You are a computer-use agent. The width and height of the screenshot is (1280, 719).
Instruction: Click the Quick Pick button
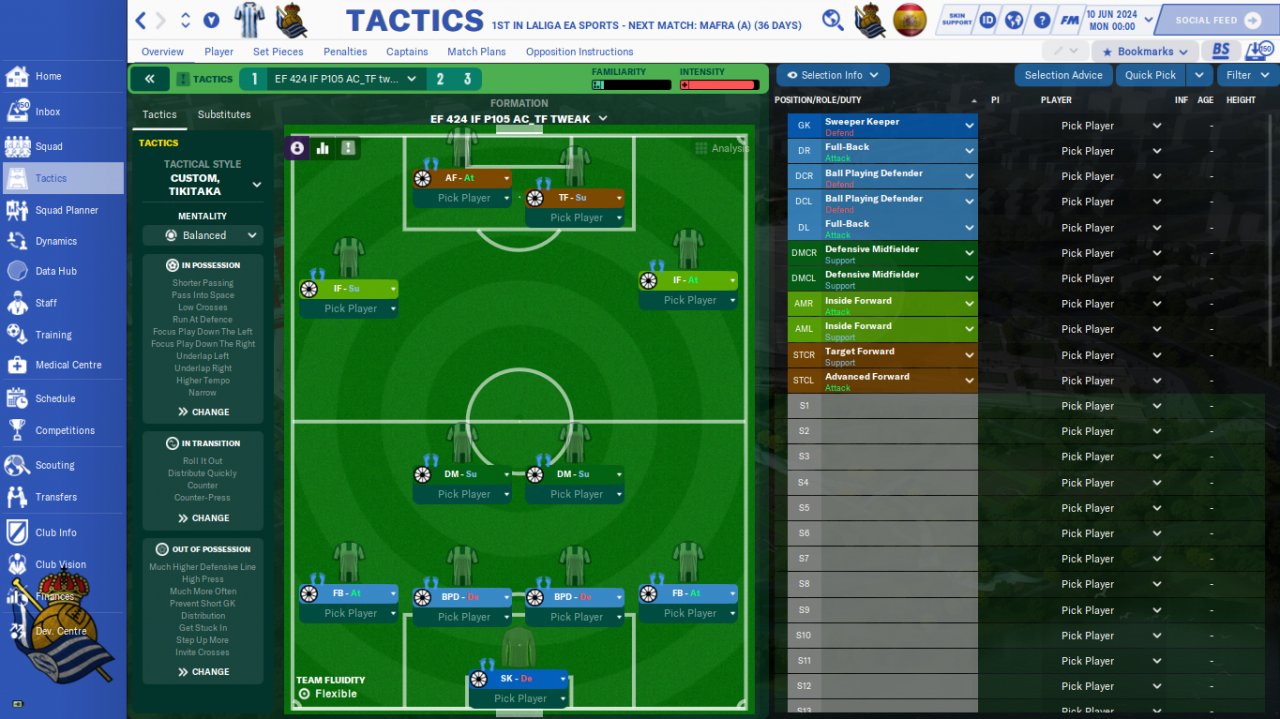[1150, 75]
